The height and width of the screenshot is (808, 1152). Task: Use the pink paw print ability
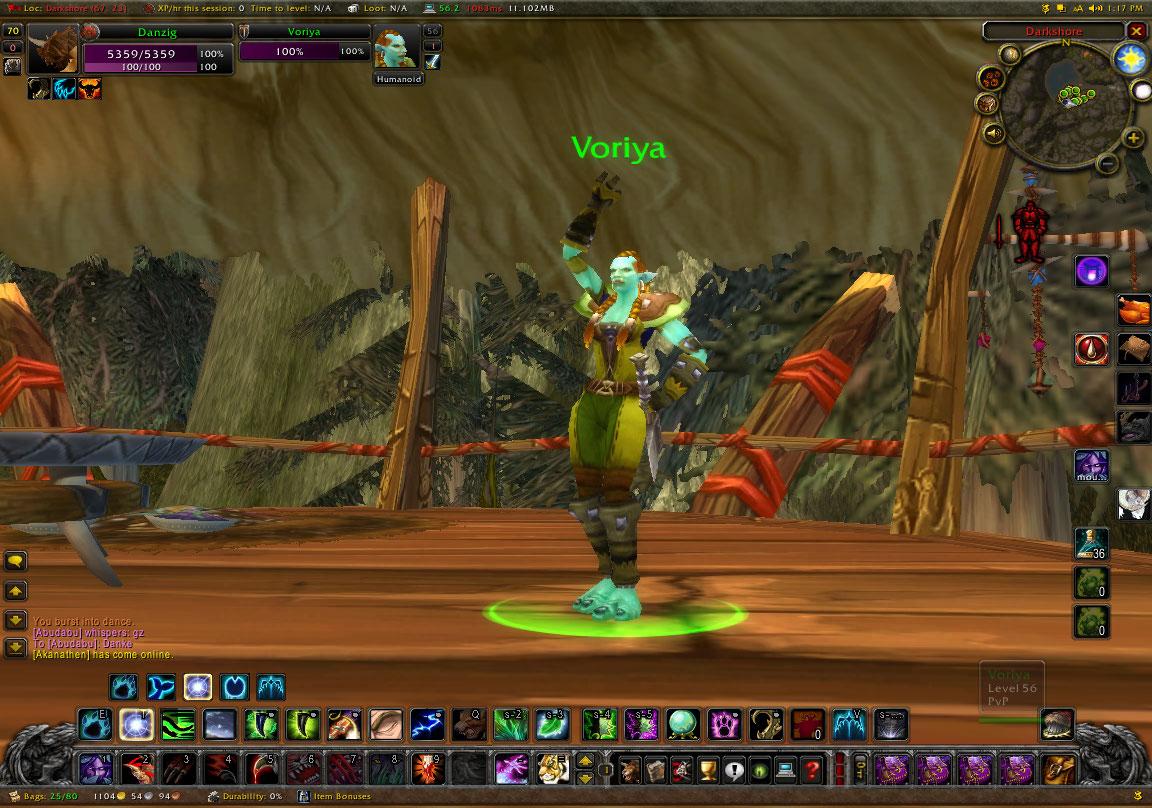click(722, 723)
